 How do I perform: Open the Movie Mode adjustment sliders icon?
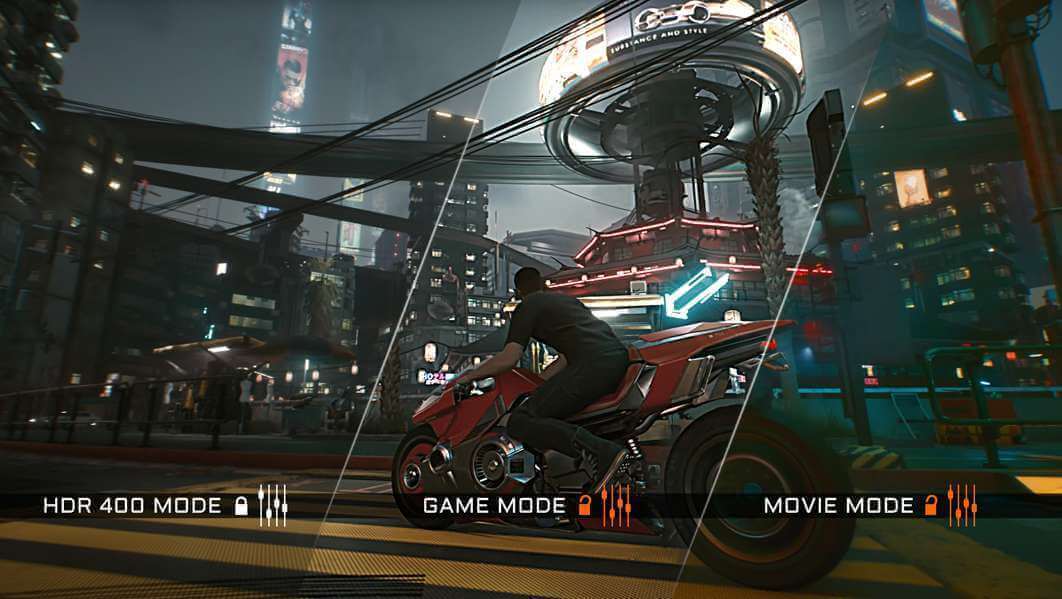pyautogui.click(x=962, y=505)
